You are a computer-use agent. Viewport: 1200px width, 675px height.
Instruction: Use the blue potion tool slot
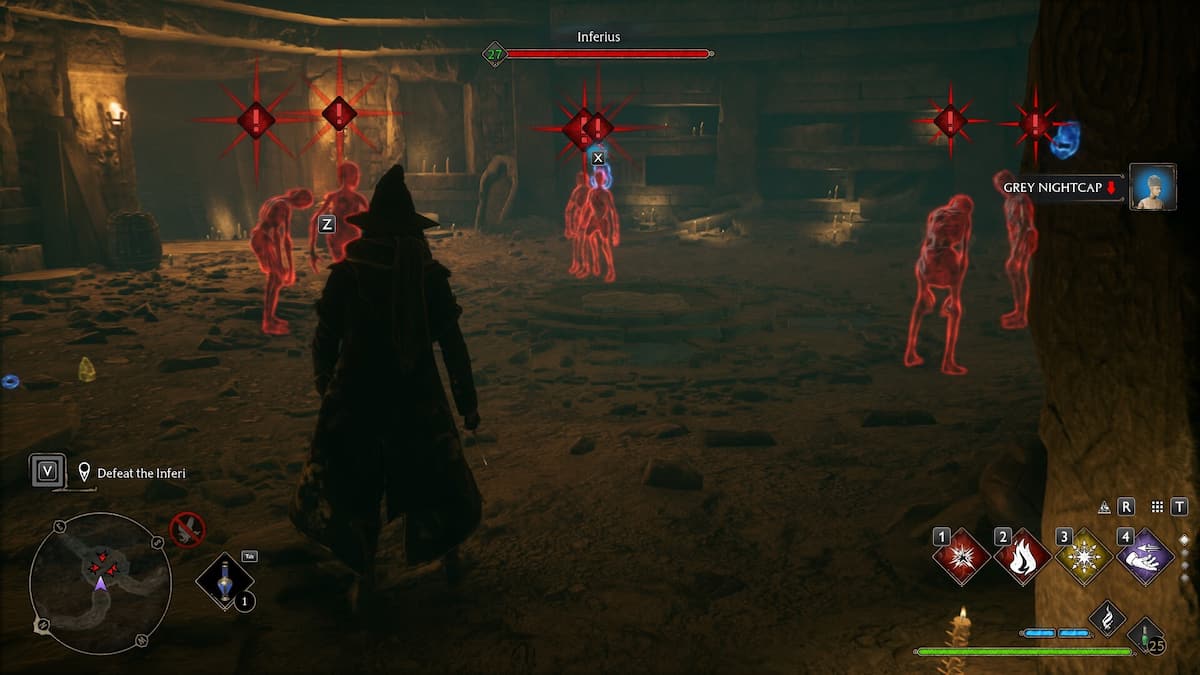(224, 580)
